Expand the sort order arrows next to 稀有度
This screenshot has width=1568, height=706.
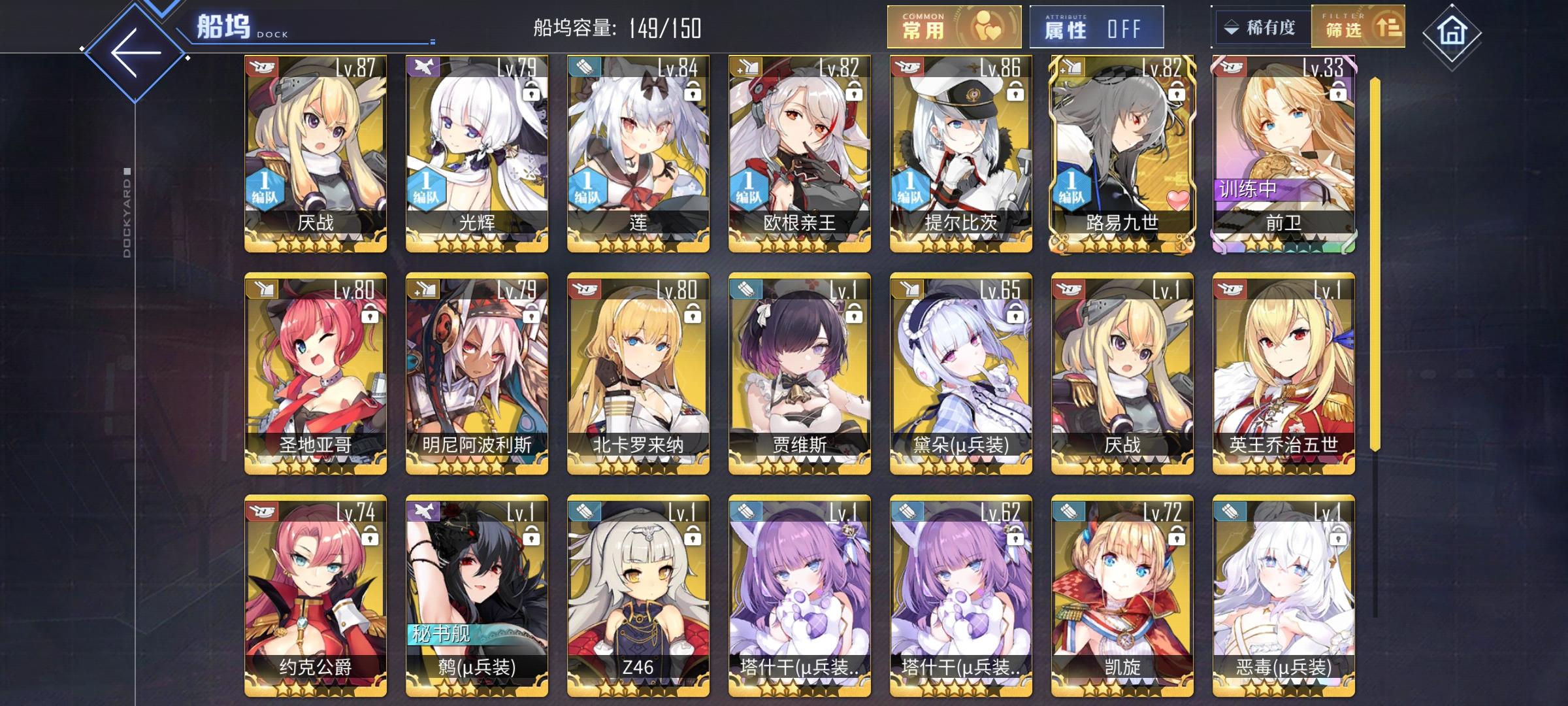coord(1231,26)
